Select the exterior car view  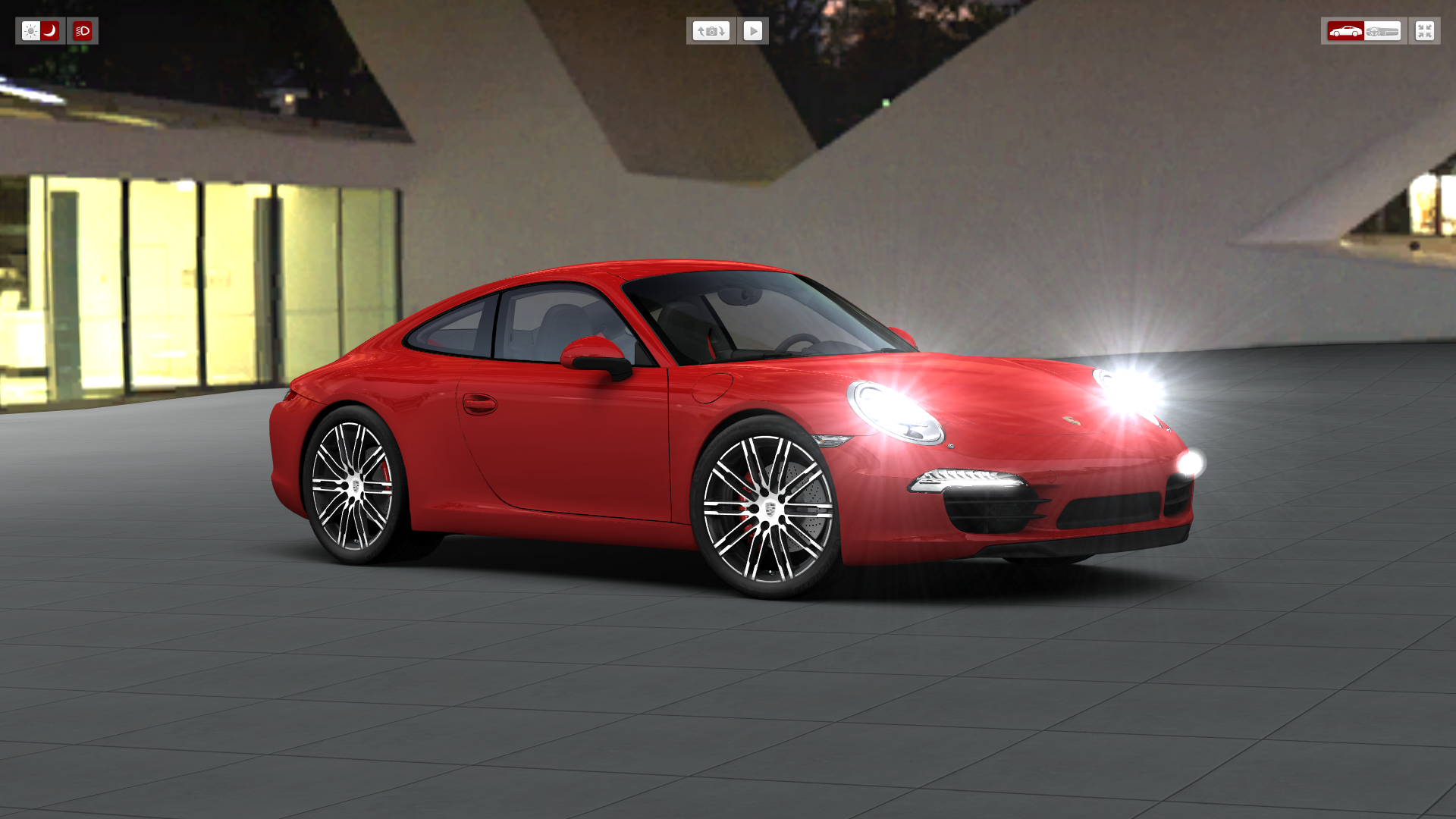(1345, 31)
